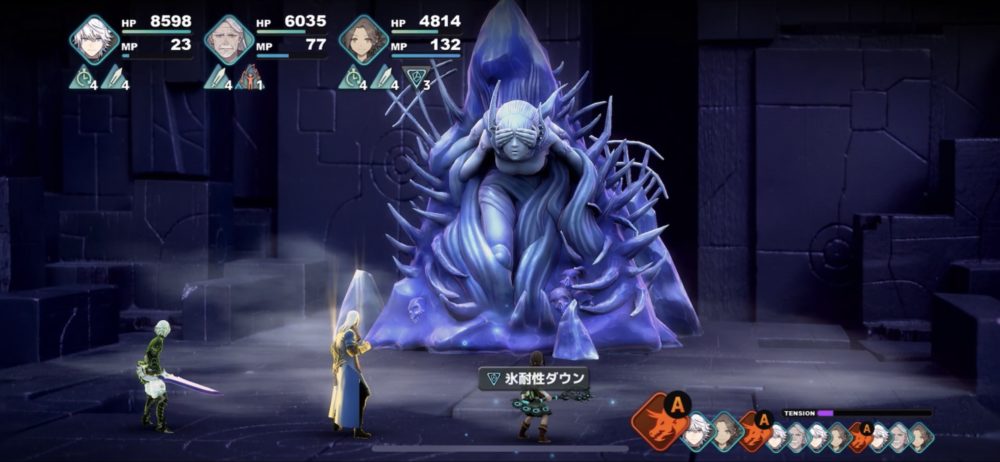The width and height of the screenshot is (1000, 462).
Task: Inspect the white-haired hero's sword buff icon
Action: (114, 77)
